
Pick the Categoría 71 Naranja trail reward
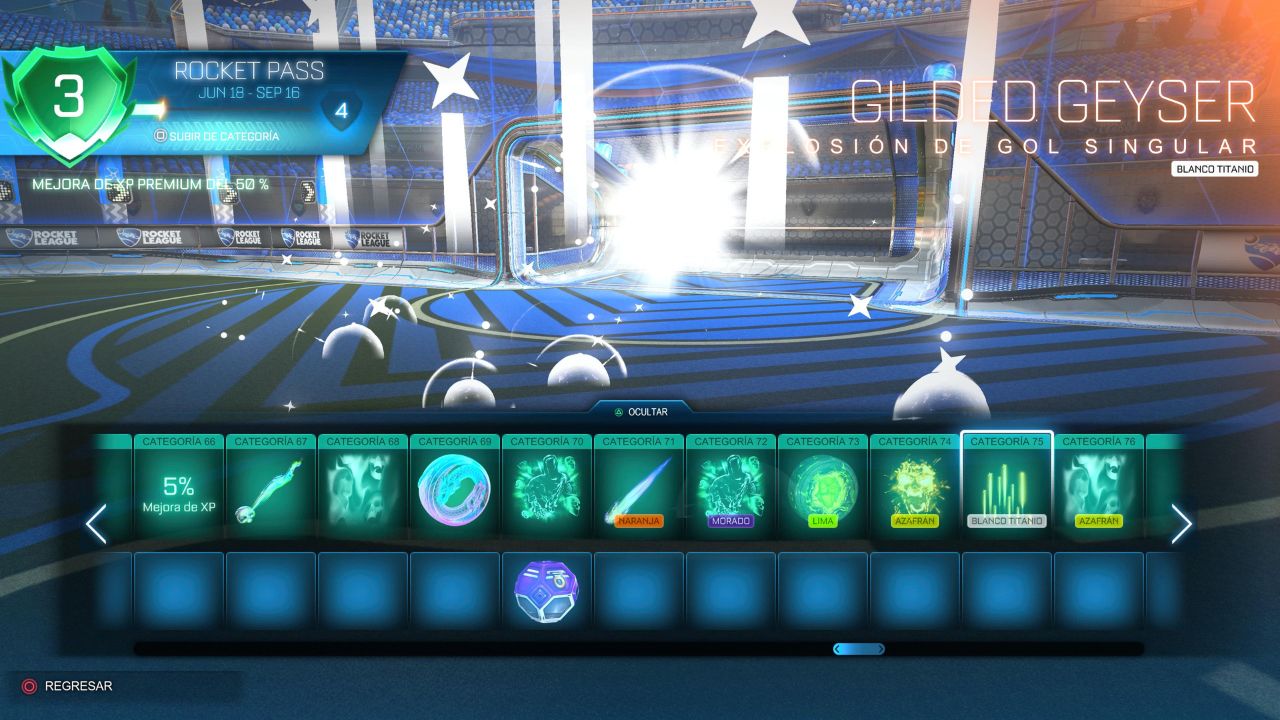pyautogui.click(x=638, y=487)
